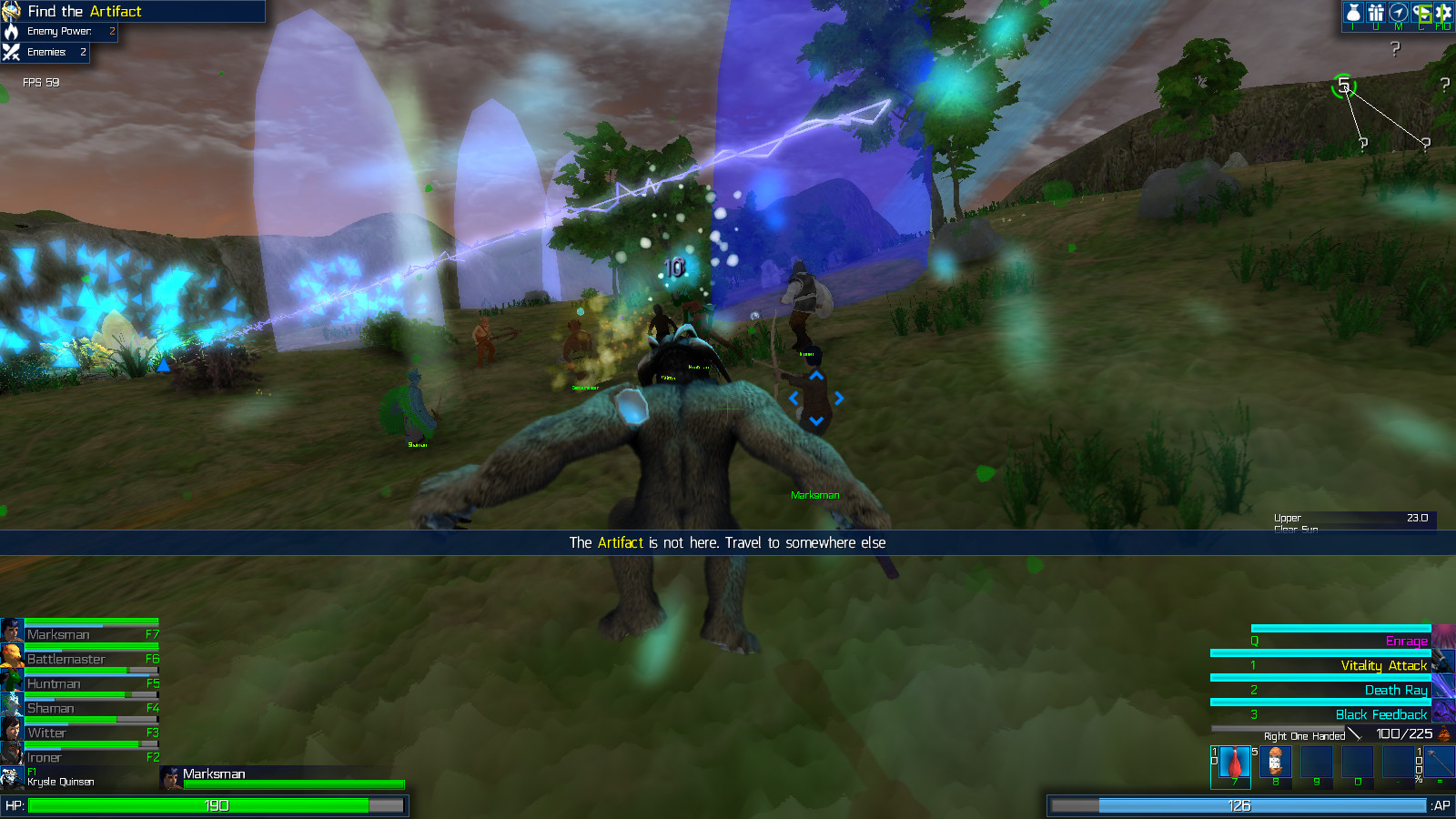
Task: Open settings via the F10 gear icon
Action: (x=1443, y=14)
